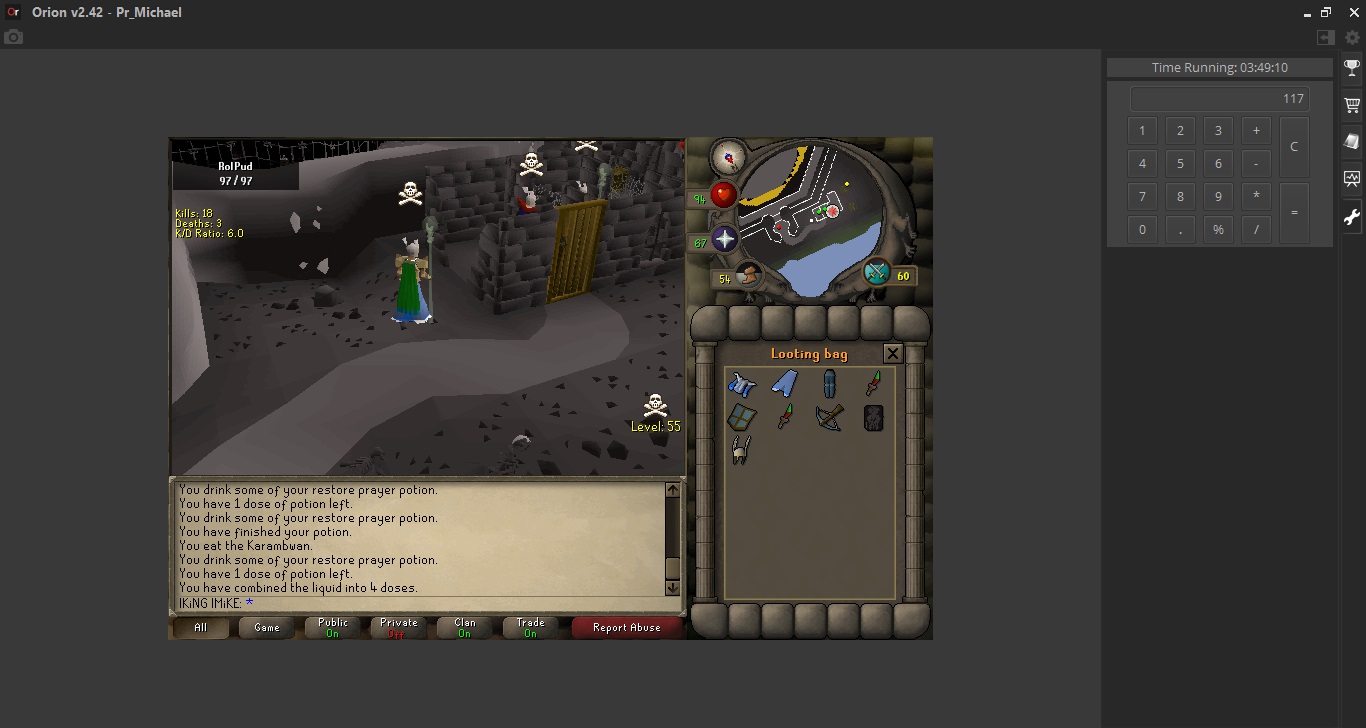
Task: Open the wrench tools tab in the sidebar
Action: pyautogui.click(x=1352, y=217)
